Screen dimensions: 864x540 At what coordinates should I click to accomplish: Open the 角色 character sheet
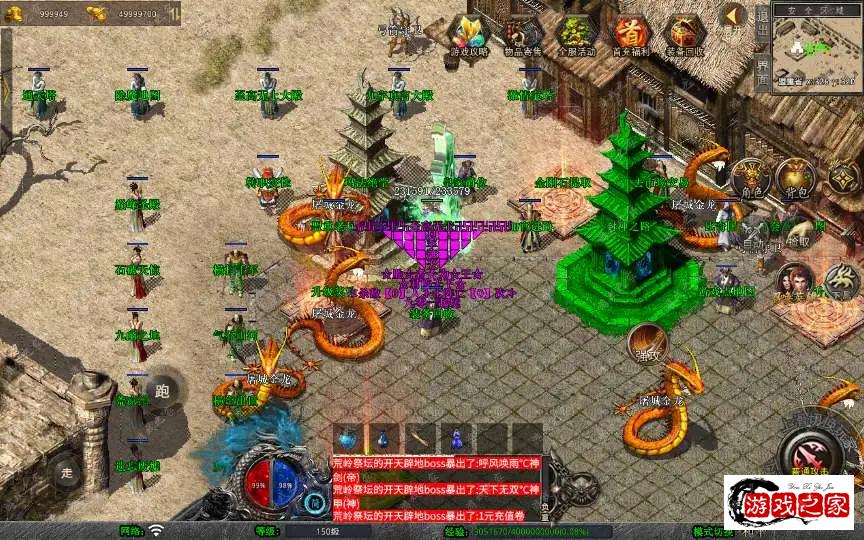click(x=750, y=178)
